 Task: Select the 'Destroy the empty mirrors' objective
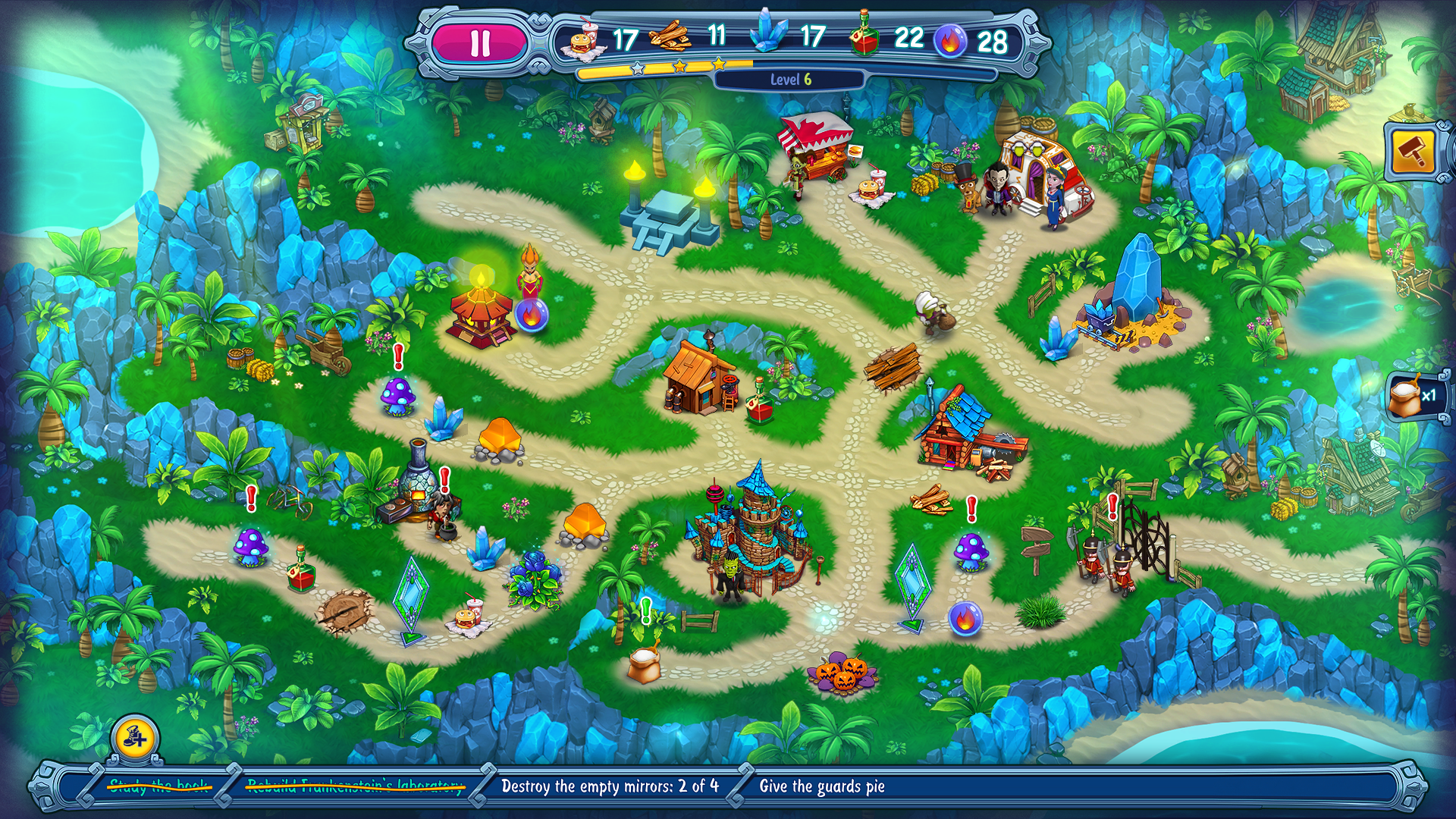coord(610,786)
